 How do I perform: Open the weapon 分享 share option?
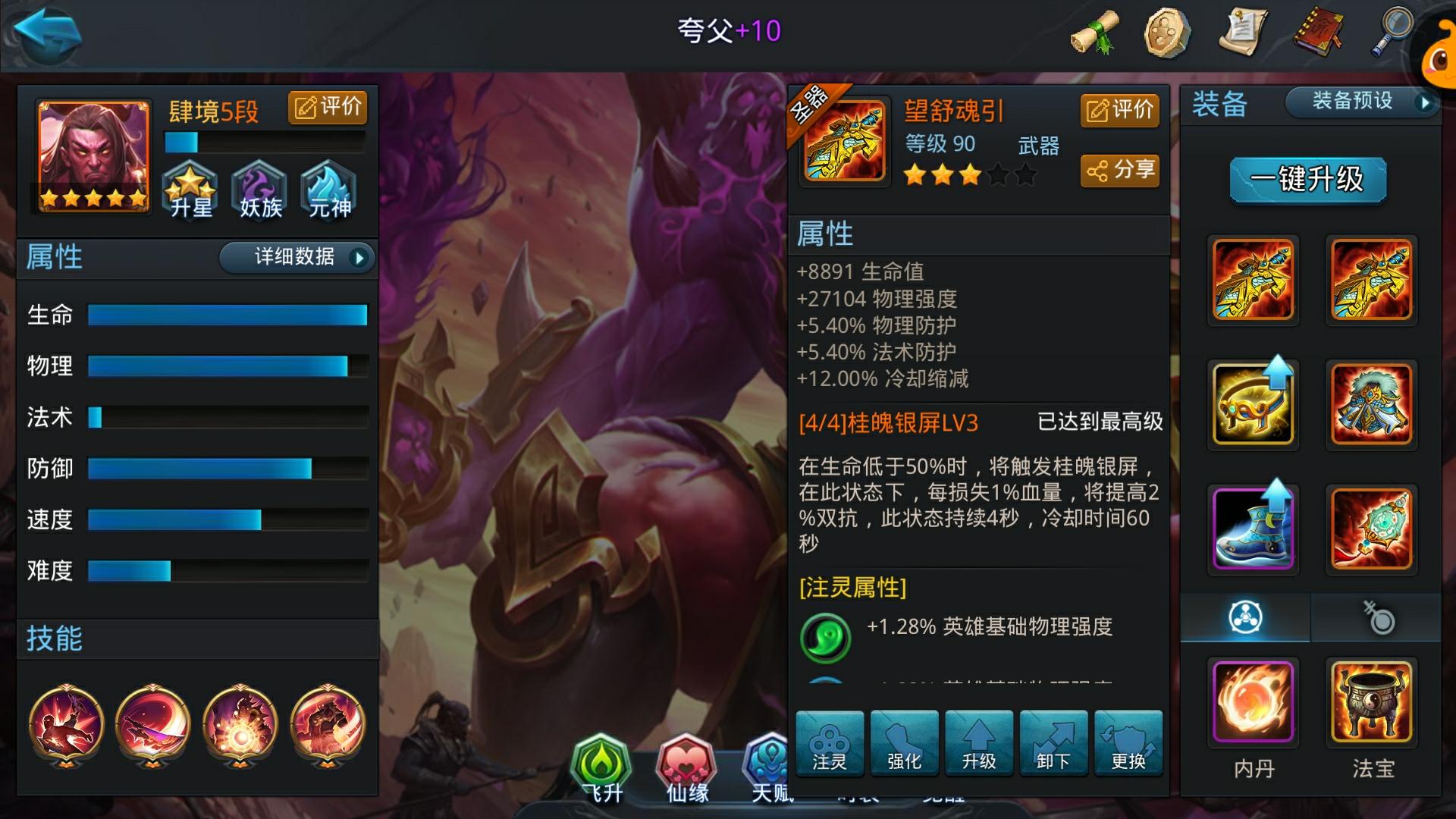coord(1119,171)
